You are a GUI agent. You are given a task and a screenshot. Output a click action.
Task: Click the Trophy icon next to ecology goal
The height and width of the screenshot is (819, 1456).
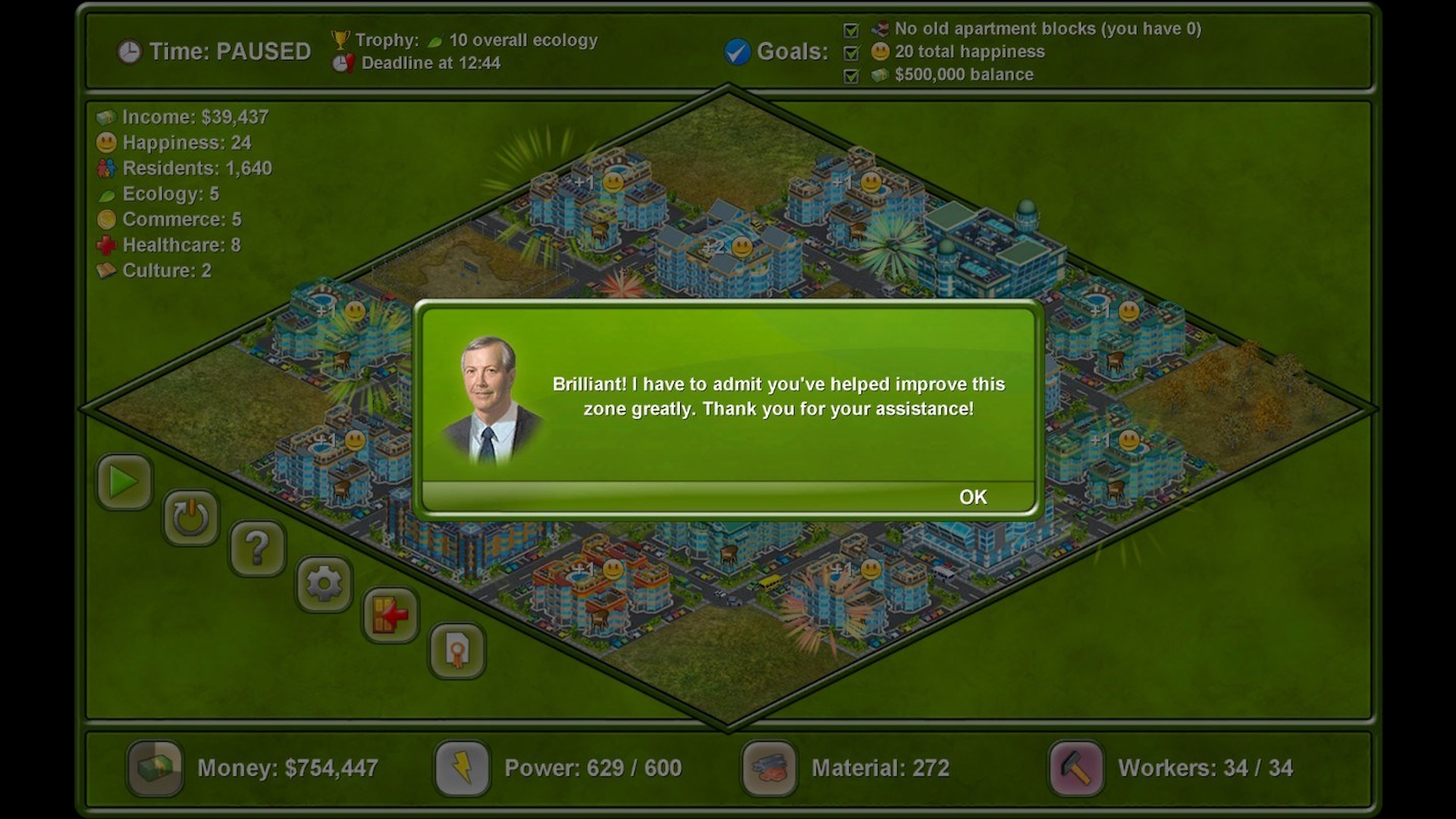click(343, 39)
